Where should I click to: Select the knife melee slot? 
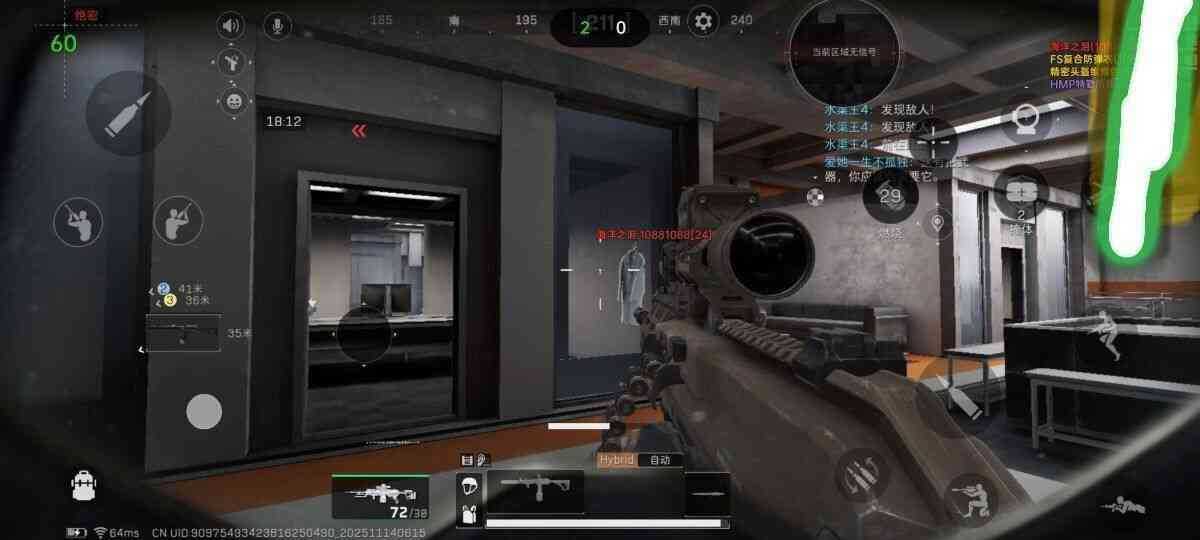pos(707,494)
